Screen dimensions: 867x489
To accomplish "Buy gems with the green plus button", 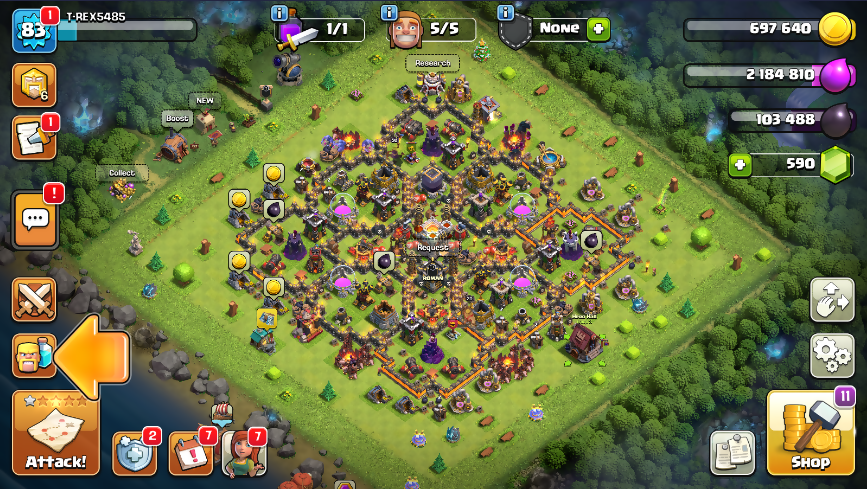I will (740, 164).
